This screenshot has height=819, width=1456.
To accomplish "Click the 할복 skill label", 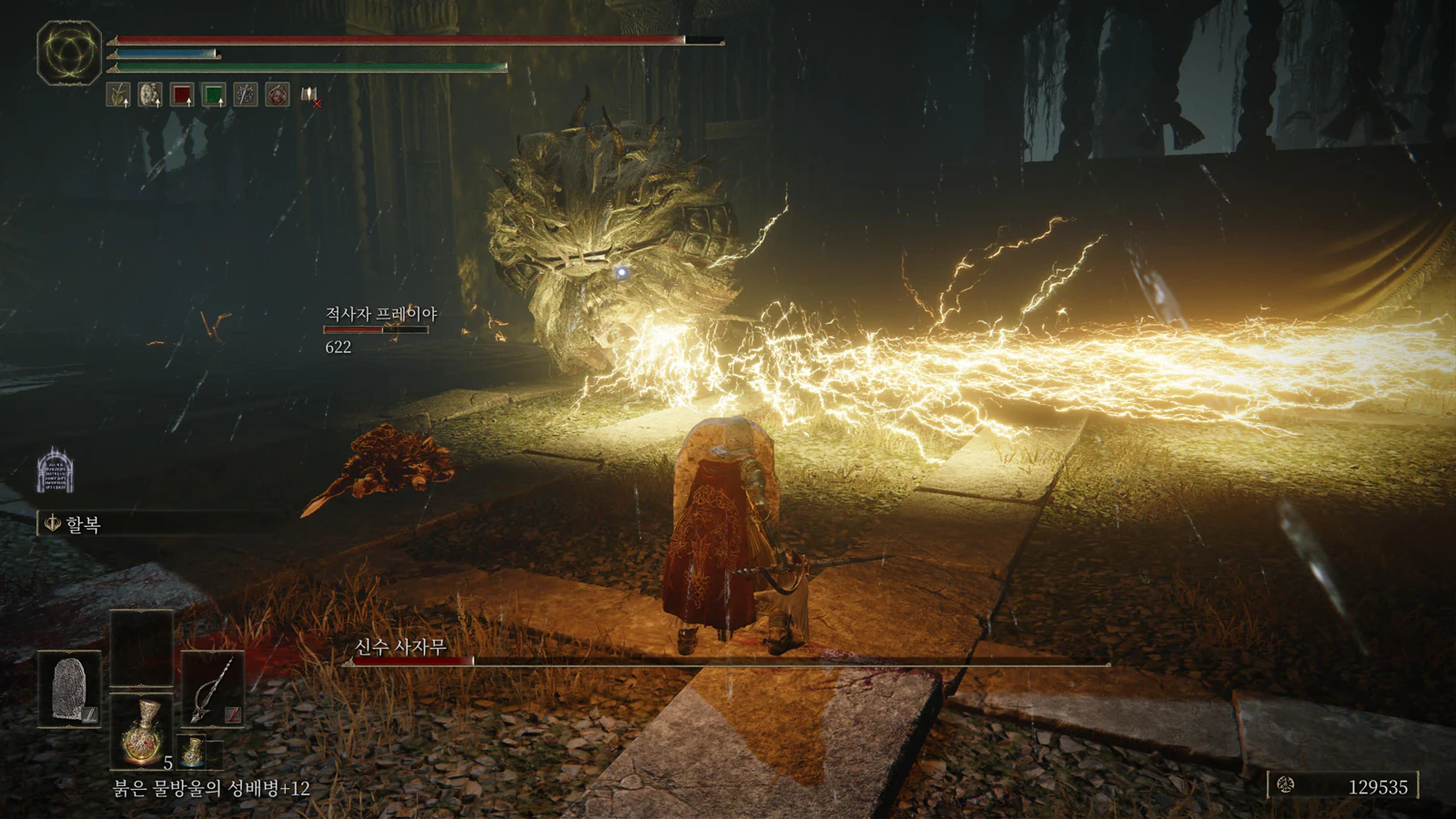I will point(82,524).
